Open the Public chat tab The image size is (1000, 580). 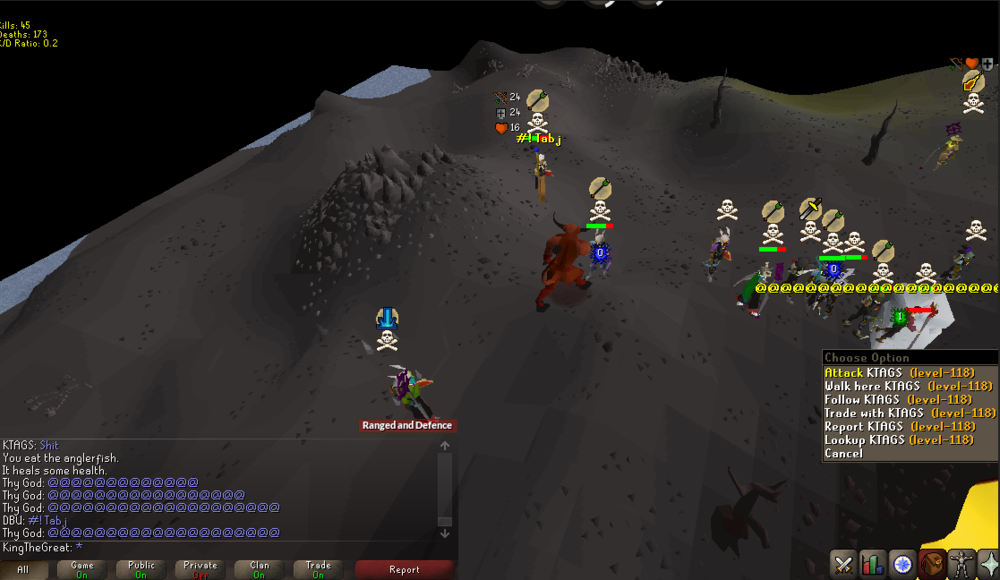pyautogui.click(x=141, y=570)
